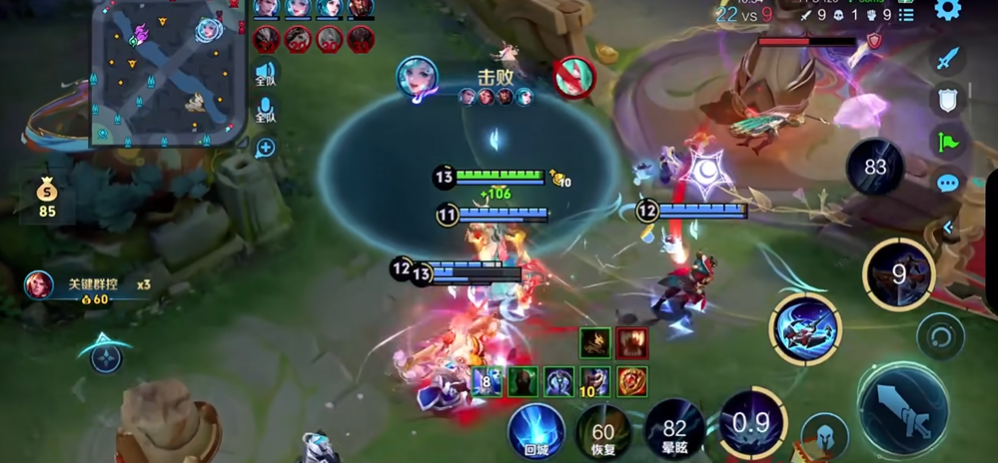Use the stun (晕眩) summoner spell
The height and width of the screenshot is (463, 998).
pyautogui.click(x=674, y=427)
